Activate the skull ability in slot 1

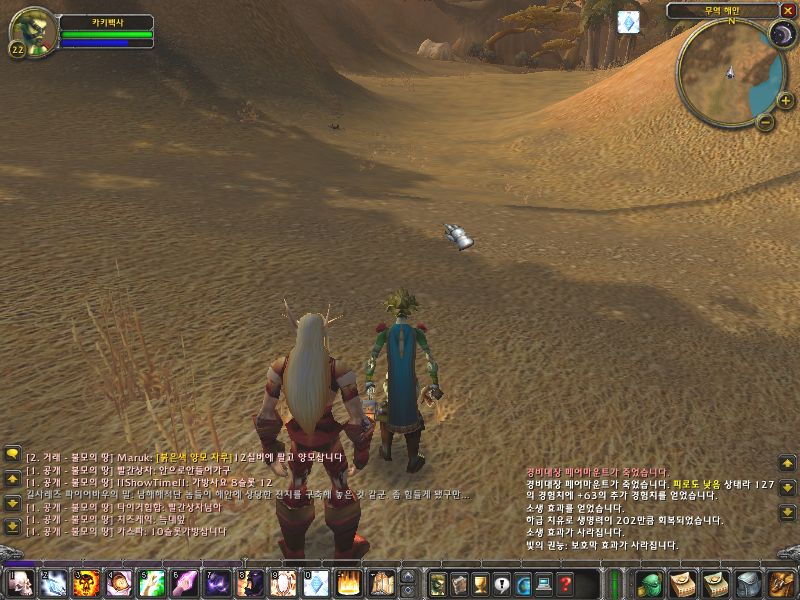click(x=19, y=582)
